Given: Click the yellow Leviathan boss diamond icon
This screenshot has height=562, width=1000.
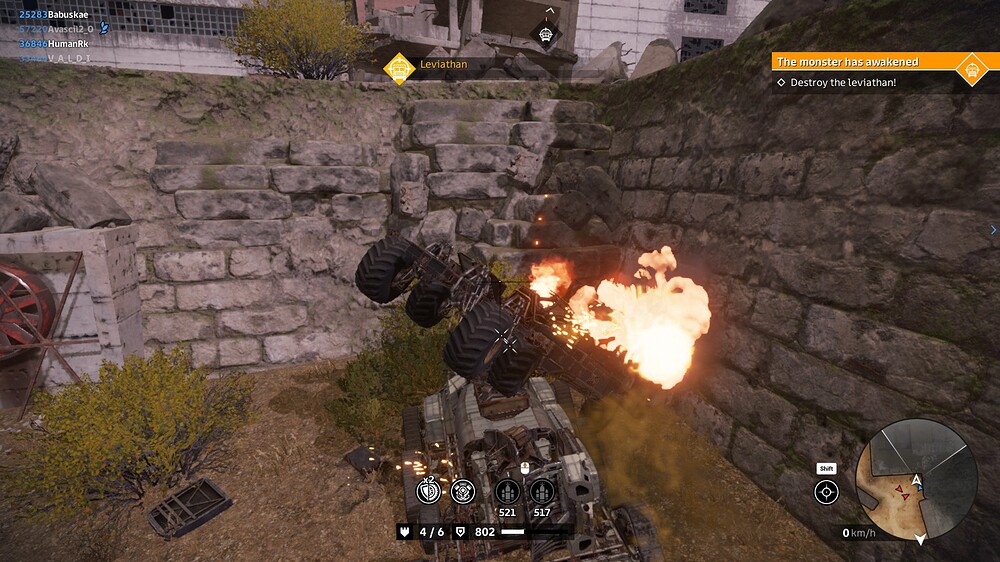Looking at the screenshot, I should (x=400, y=66).
